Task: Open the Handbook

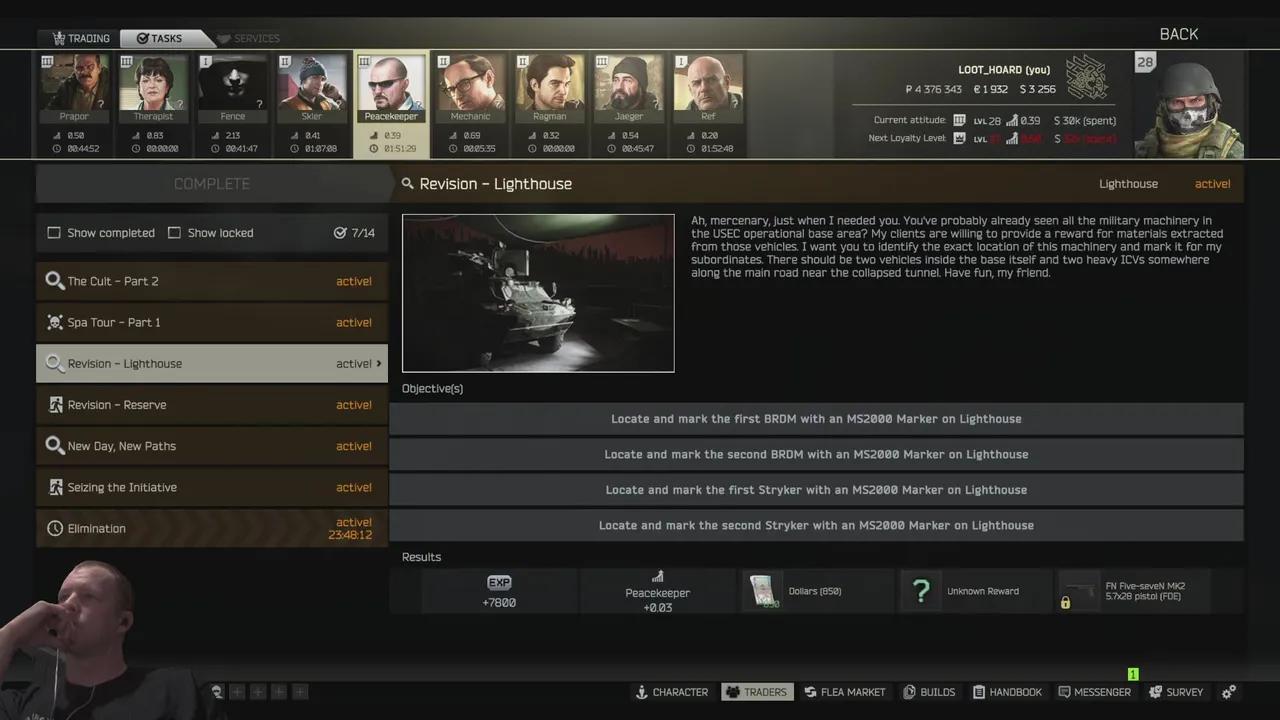Action: pyautogui.click(x=1007, y=691)
